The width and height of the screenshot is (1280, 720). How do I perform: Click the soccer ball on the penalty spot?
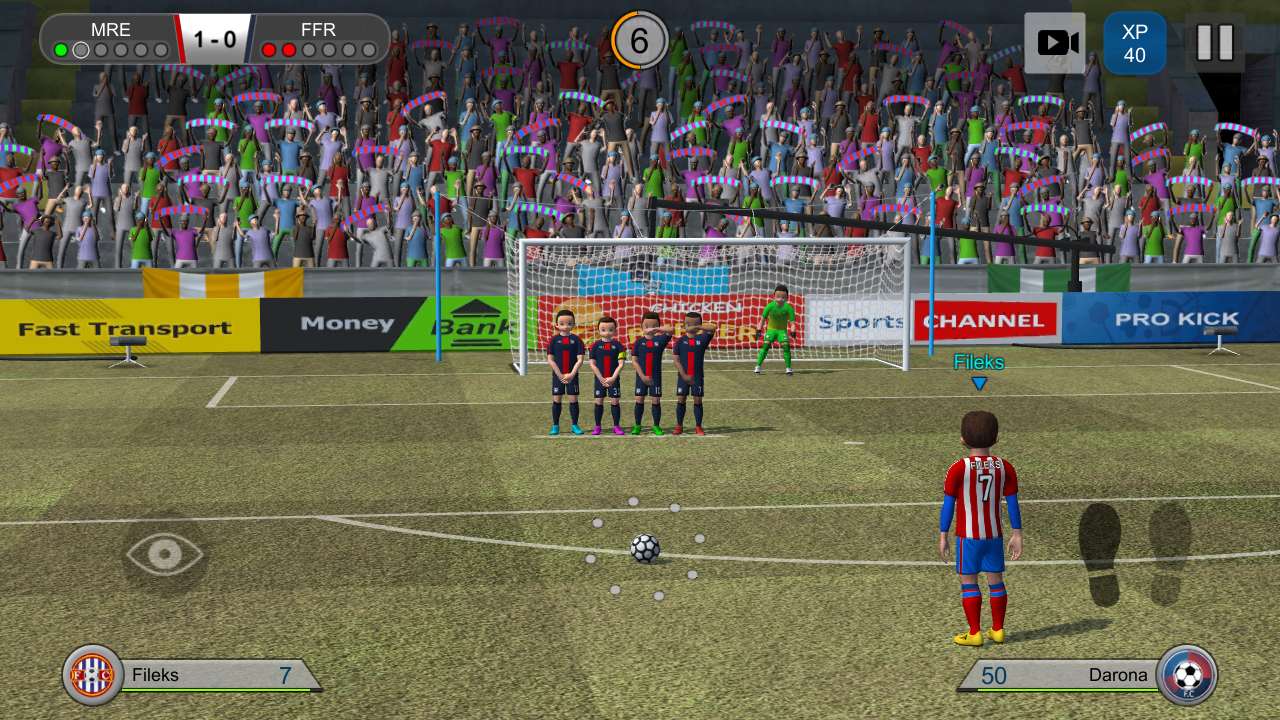(x=644, y=551)
